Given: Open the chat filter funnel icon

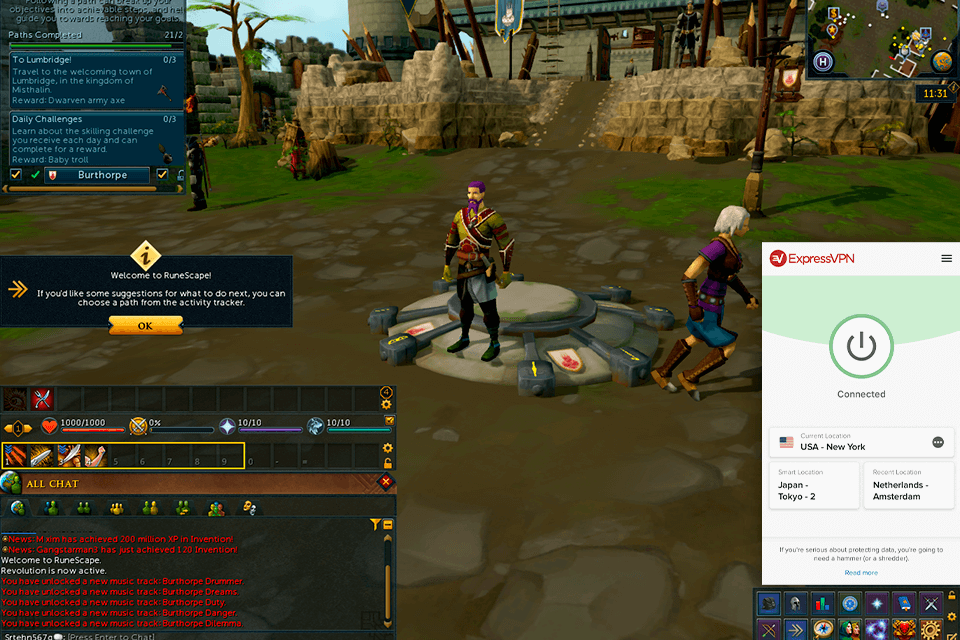Looking at the screenshot, I should [375, 524].
